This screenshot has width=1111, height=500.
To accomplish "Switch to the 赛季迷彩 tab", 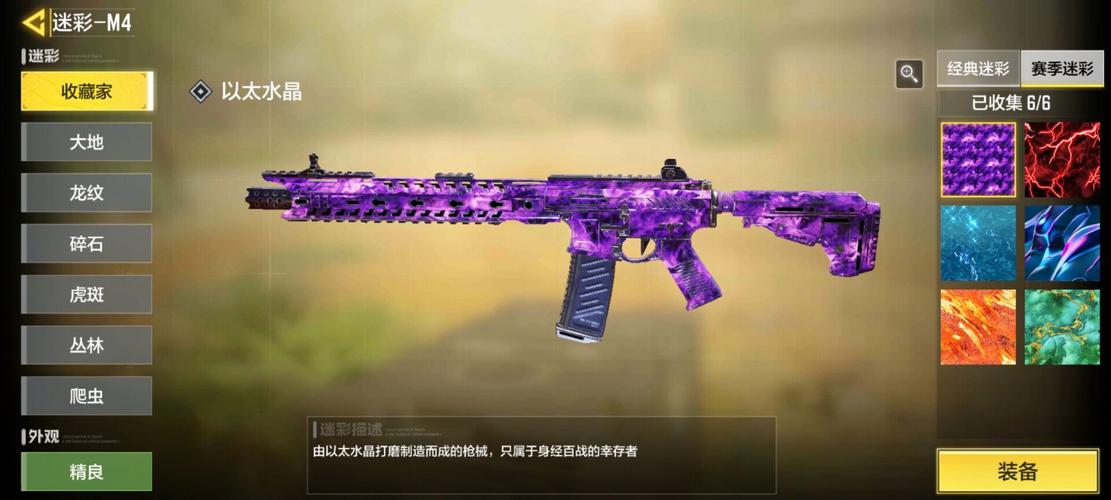I will pyautogui.click(x=1062, y=69).
